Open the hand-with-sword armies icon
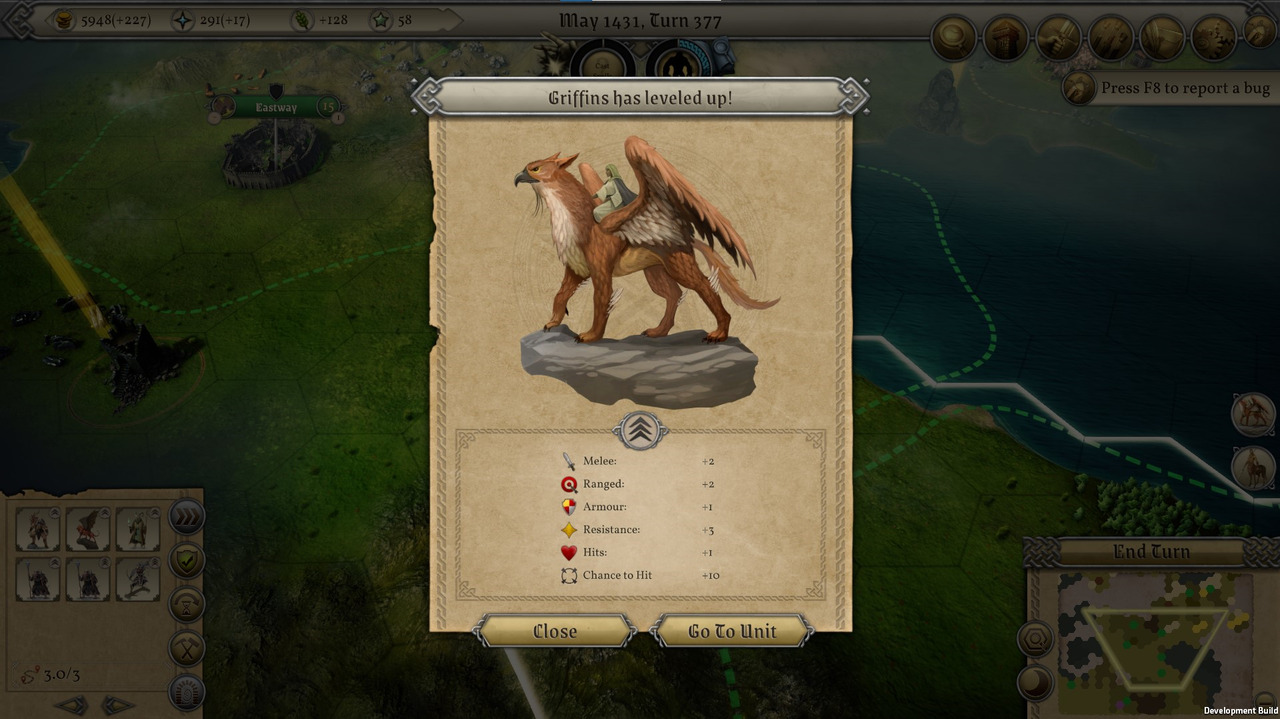Viewport: 1280px width, 719px height. point(1057,39)
